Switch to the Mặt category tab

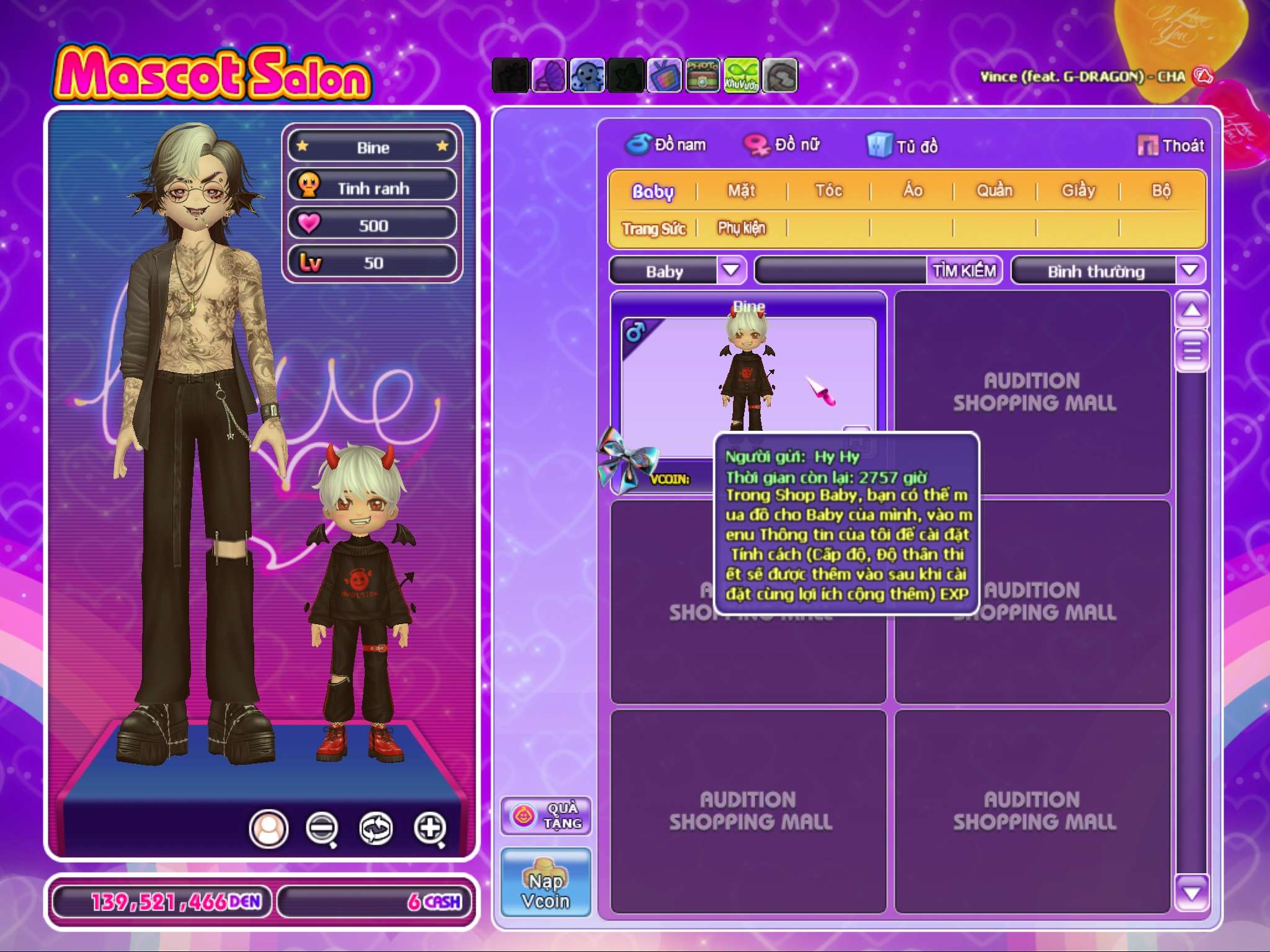tap(741, 191)
